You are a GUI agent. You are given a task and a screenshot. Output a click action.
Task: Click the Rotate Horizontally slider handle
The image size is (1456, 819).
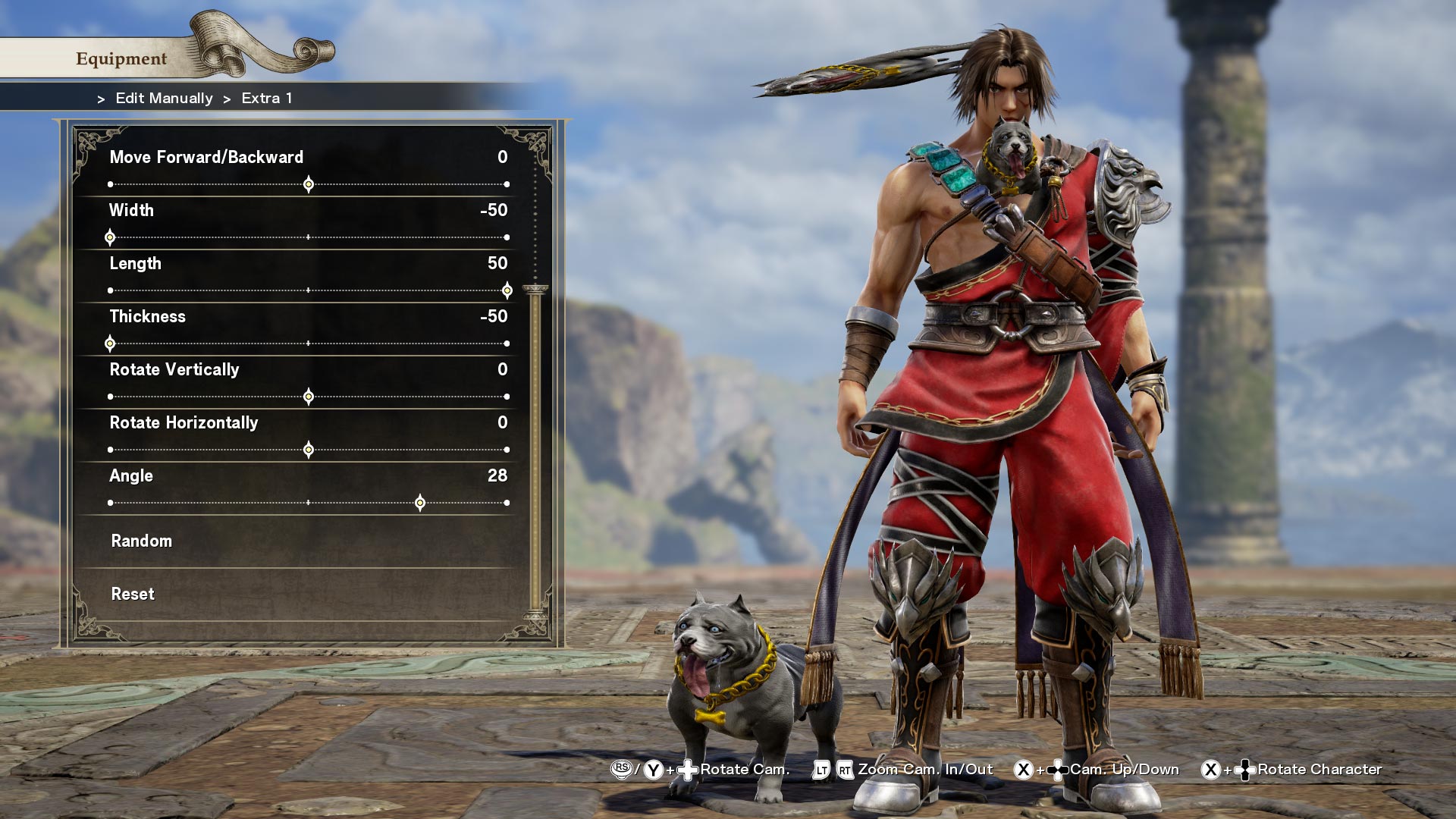(x=308, y=449)
